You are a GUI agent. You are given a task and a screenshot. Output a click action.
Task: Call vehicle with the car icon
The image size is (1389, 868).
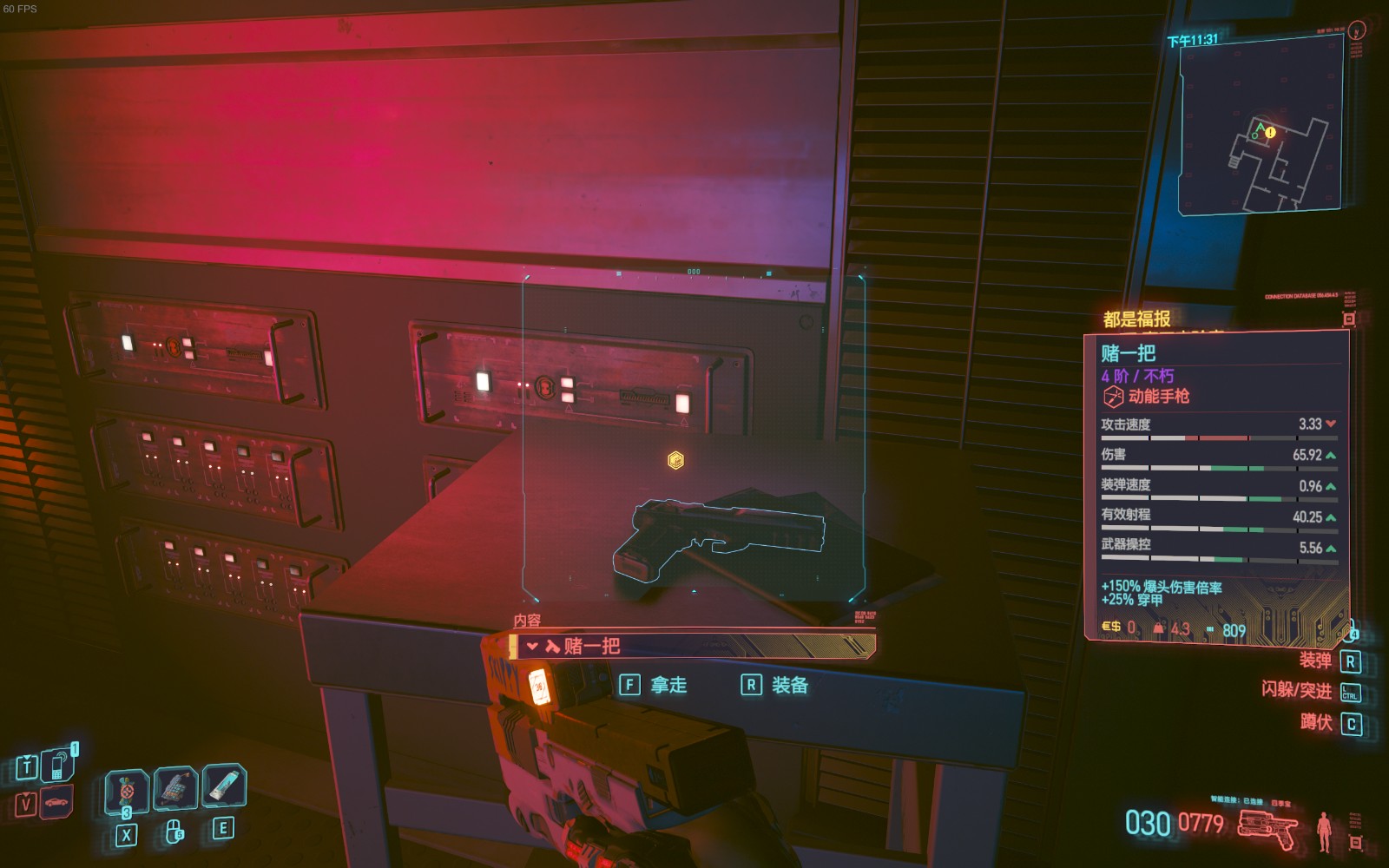(x=57, y=803)
